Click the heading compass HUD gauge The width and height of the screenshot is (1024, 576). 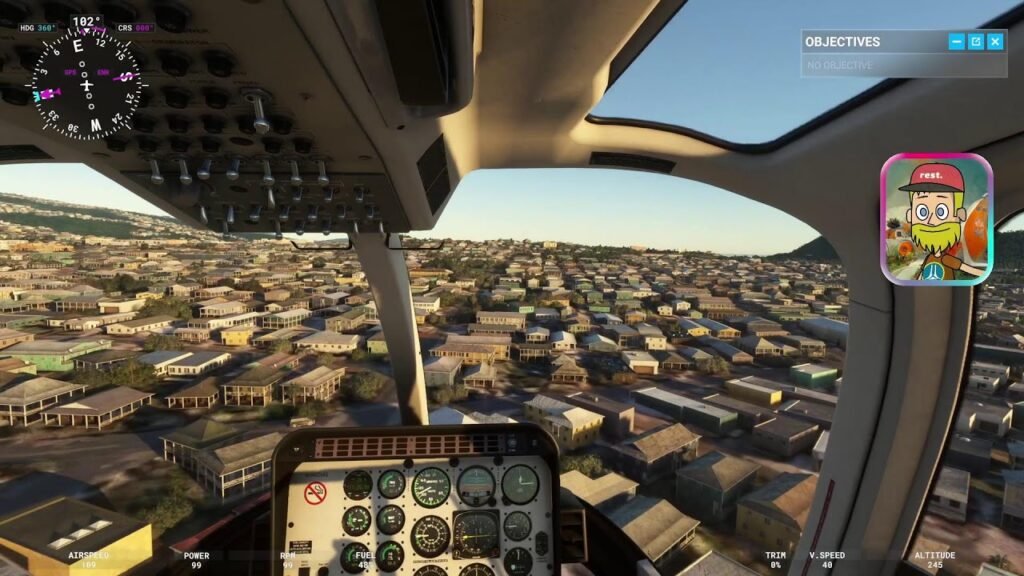(88, 83)
